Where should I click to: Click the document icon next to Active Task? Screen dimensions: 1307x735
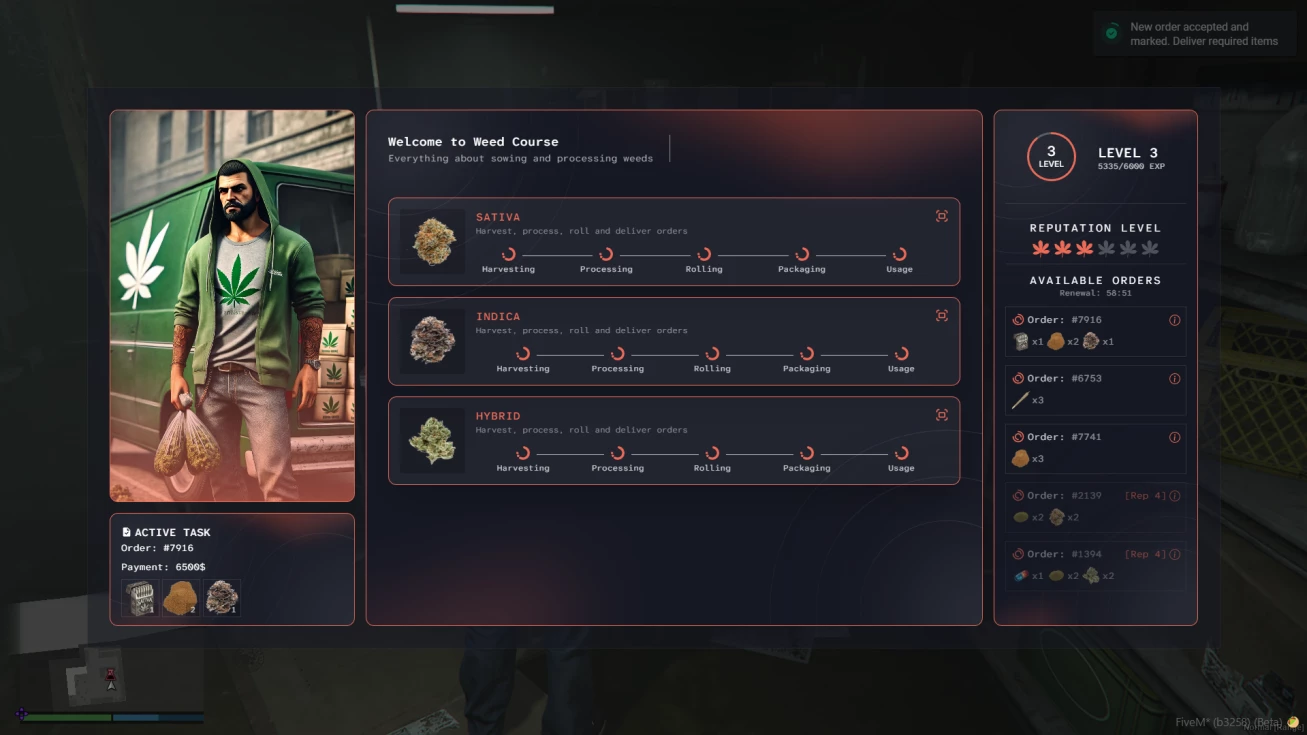[x=126, y=531]
